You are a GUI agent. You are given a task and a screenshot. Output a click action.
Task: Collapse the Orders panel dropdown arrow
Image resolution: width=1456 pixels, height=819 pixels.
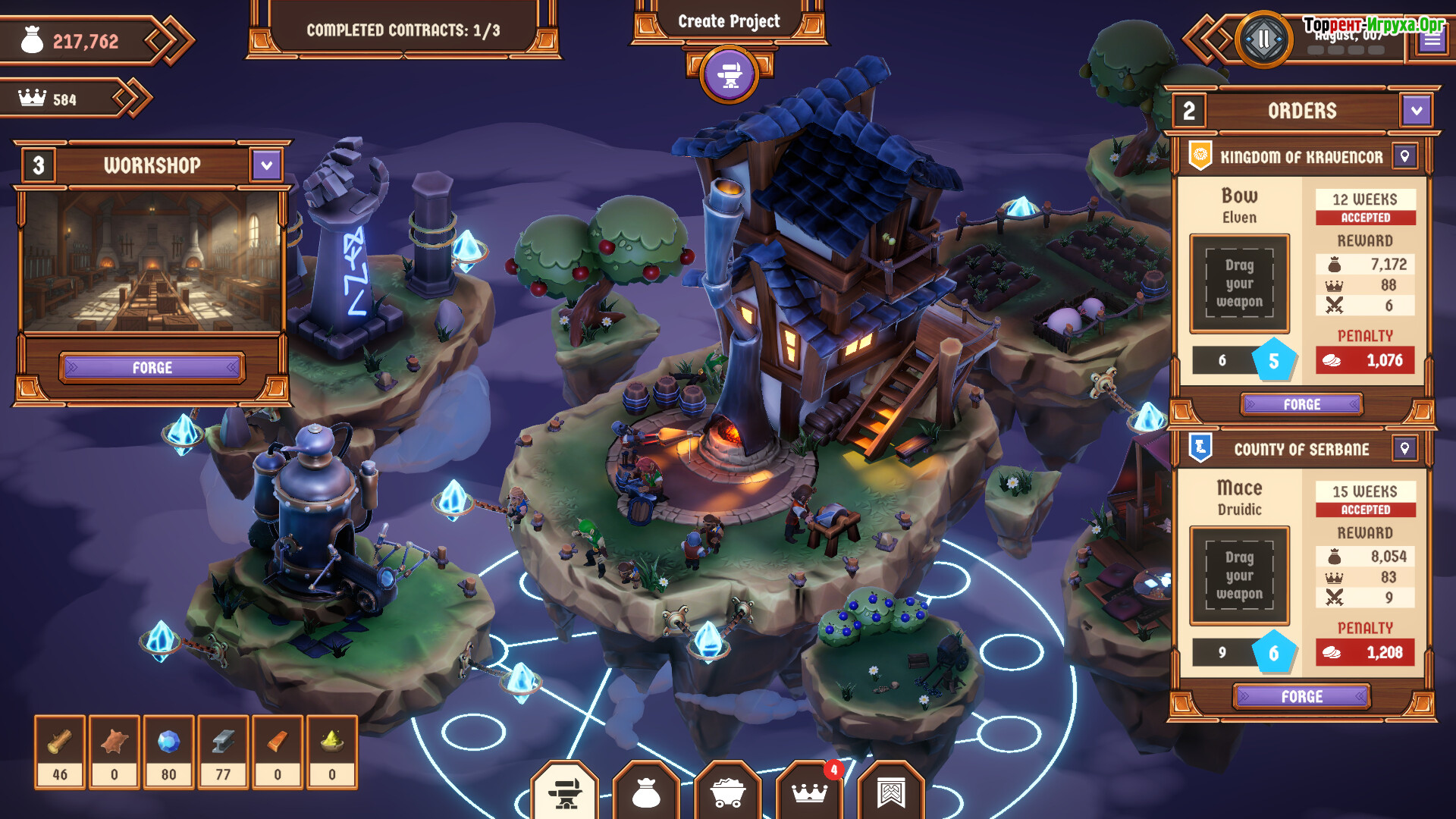1416,111
